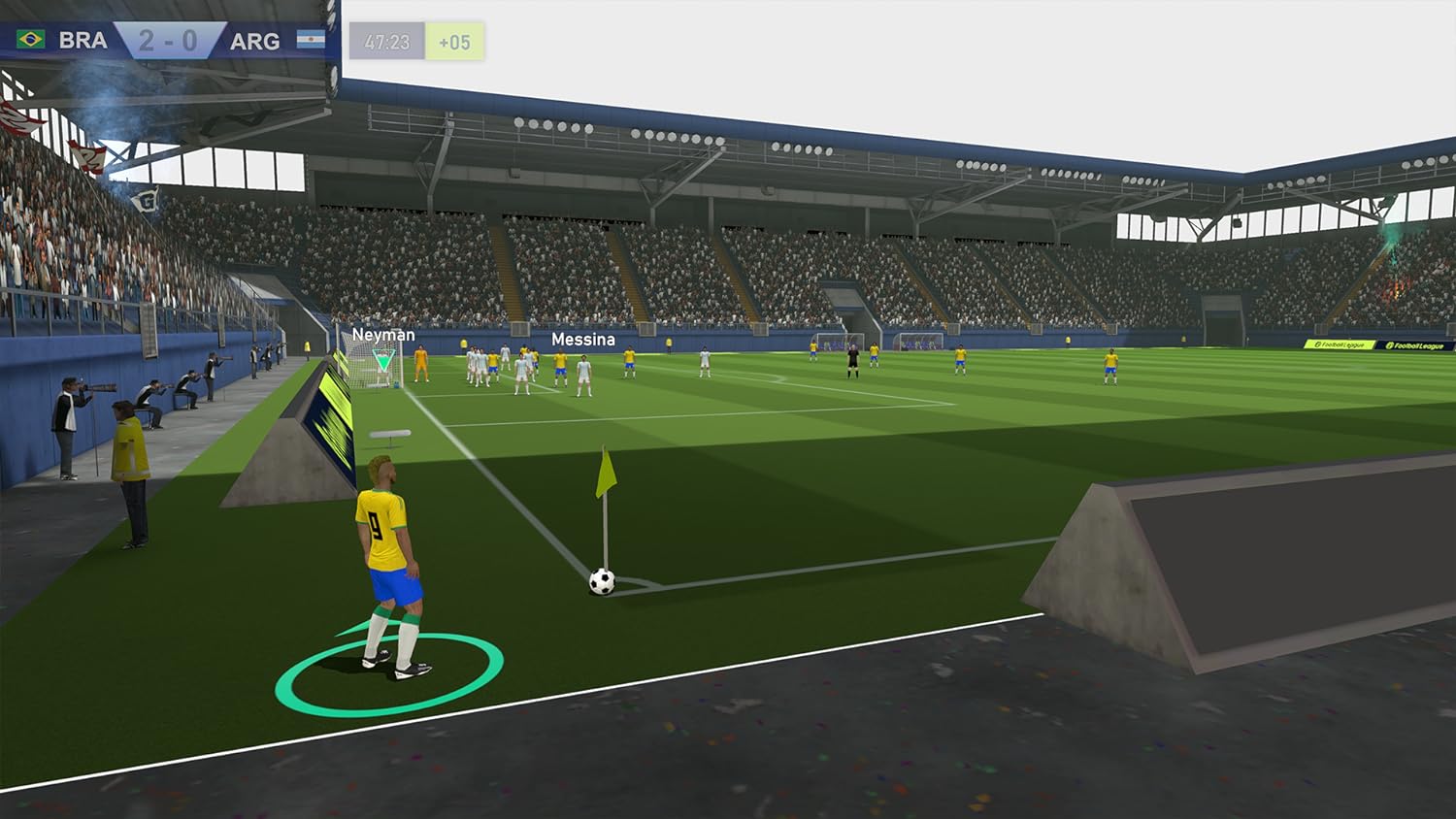Select the Messina player name label
Image resolution: width=1456 pixels, height=819 pixels.
tap(583, 340)
